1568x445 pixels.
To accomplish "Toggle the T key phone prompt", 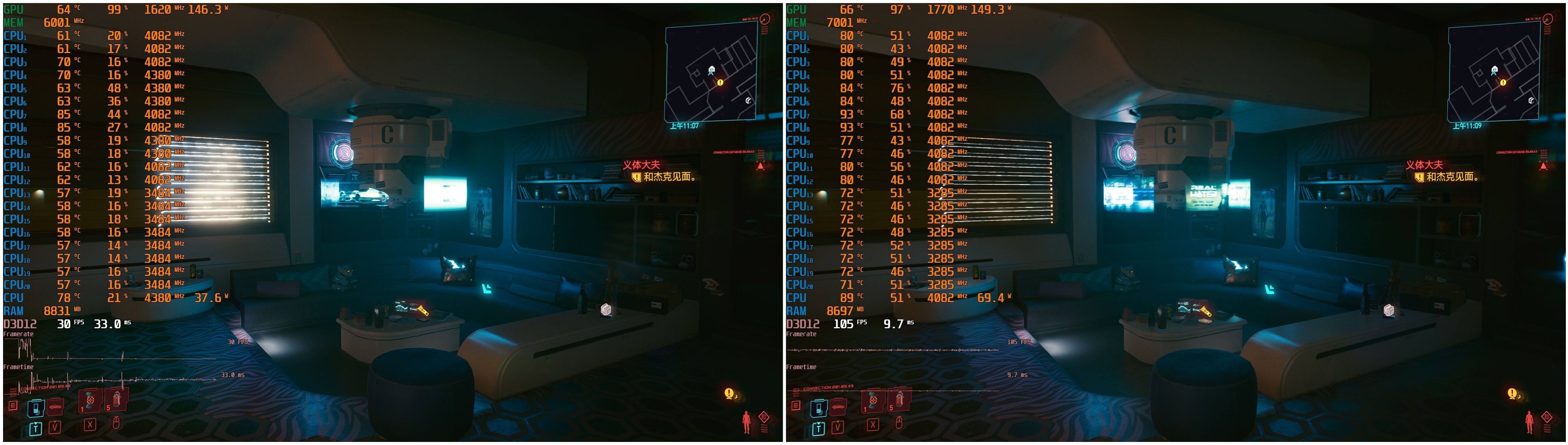I will (35, 429).
